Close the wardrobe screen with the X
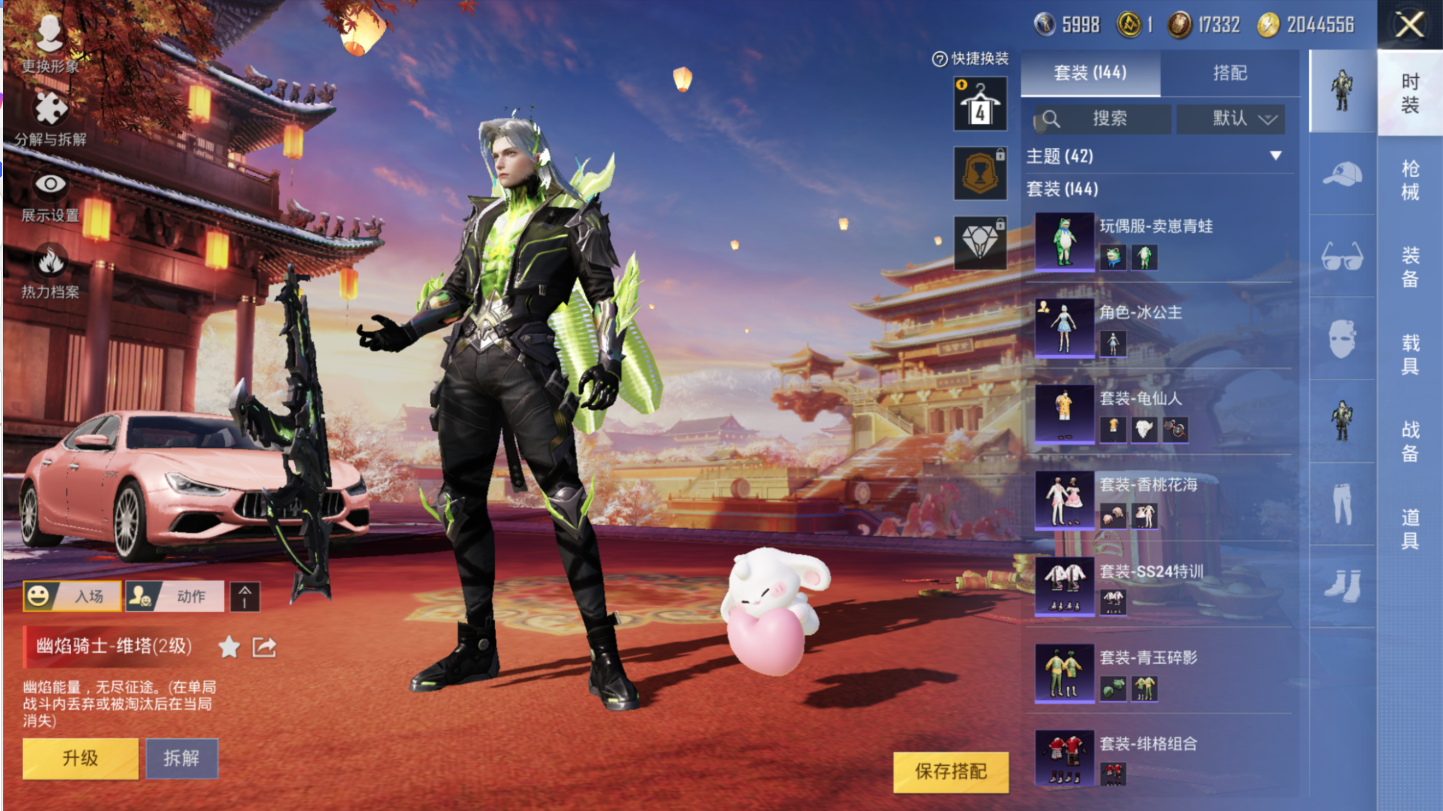Image resolution: width=1443 pixels, height=811 pixels. 1410,25
